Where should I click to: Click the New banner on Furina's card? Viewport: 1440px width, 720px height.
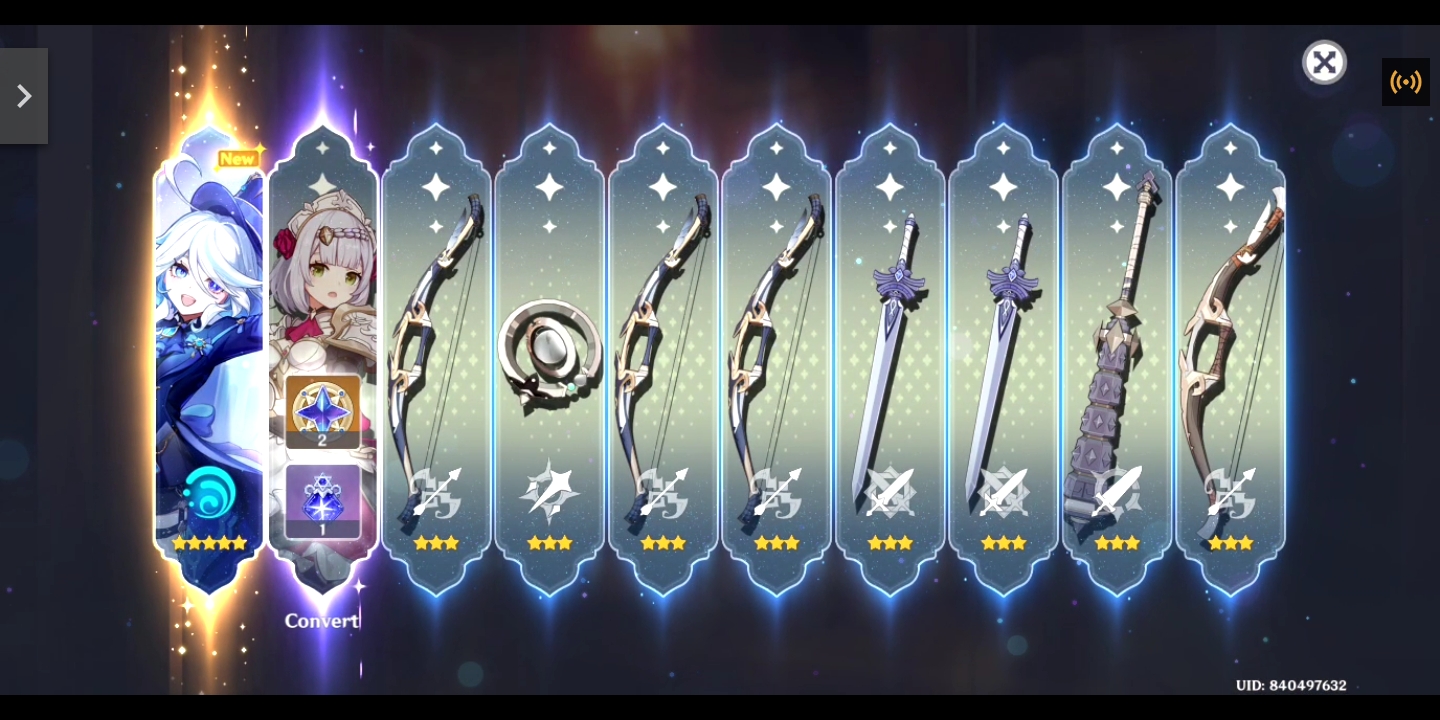click(238, 158)
